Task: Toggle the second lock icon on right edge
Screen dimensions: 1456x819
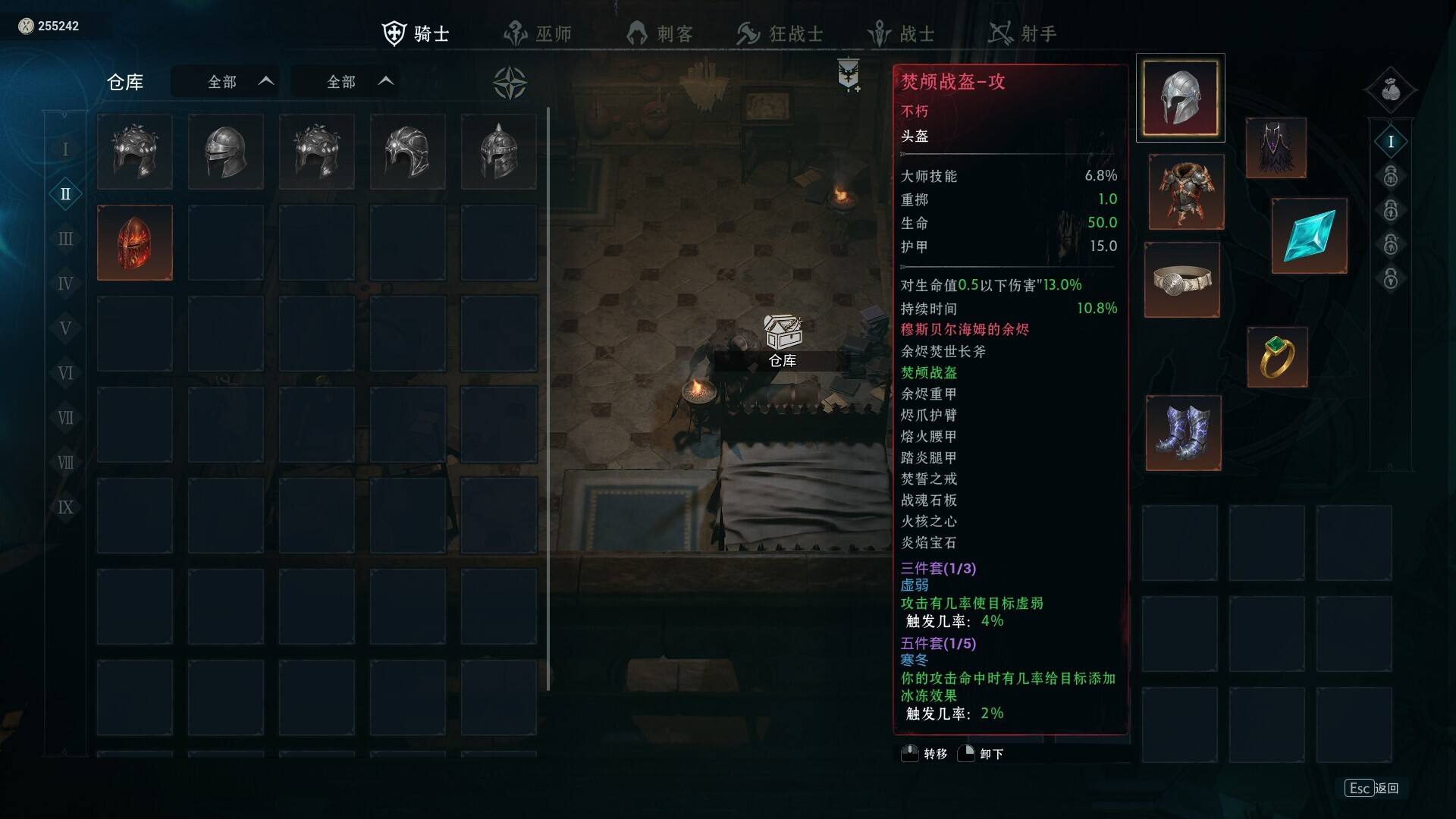Action: 1391,211
